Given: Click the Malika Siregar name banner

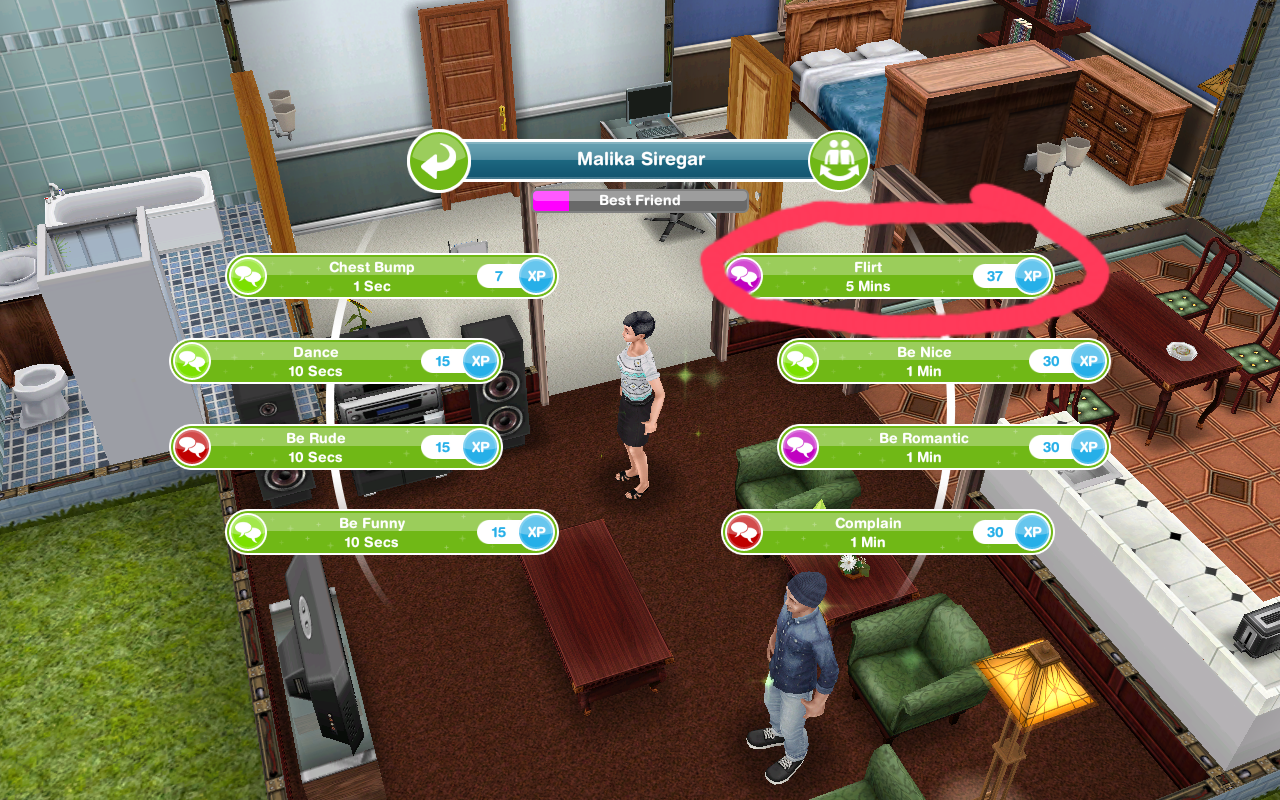Looking at the screenshot, I should point(640,158).
